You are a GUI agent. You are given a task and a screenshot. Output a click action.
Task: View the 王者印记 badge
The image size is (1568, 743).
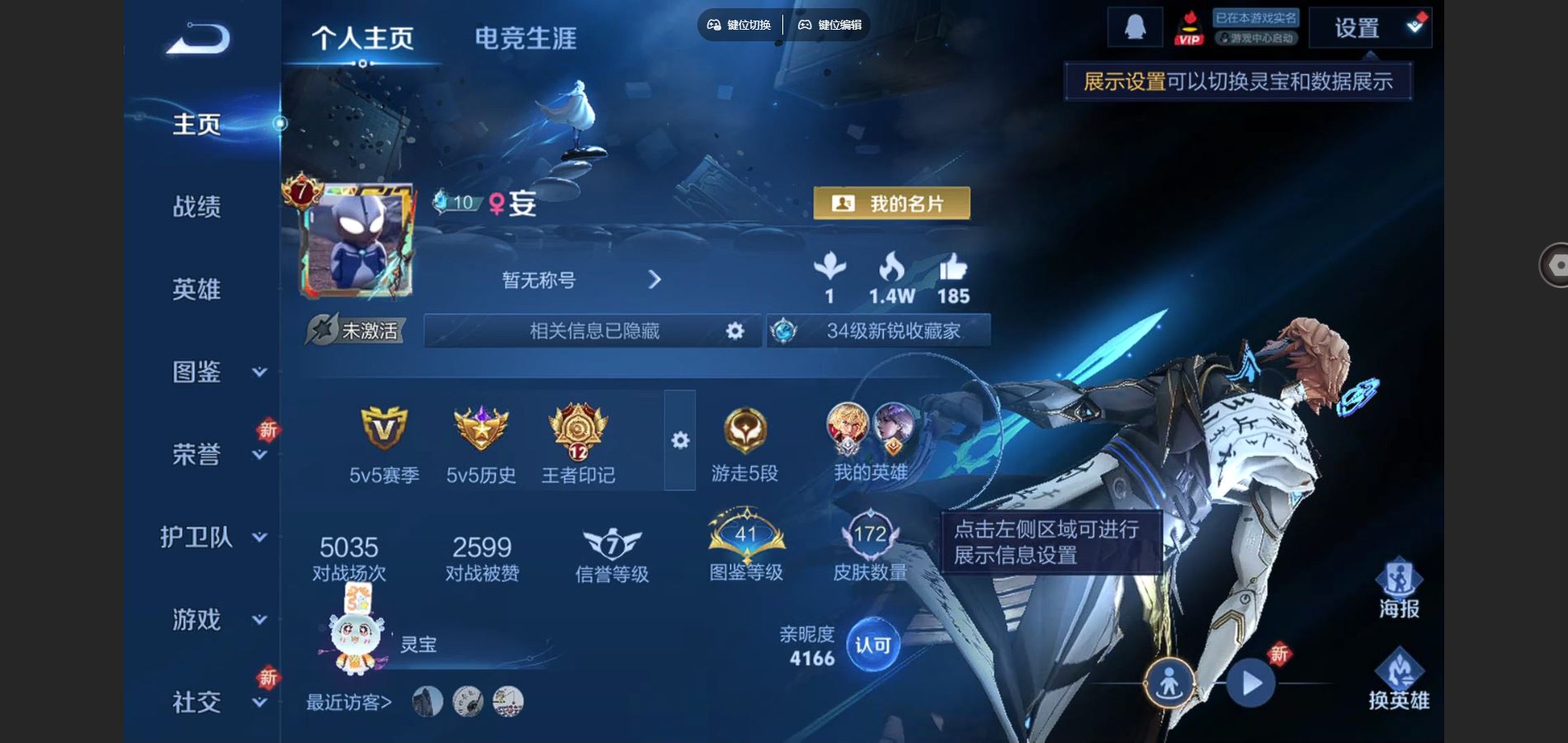[578, 443]
